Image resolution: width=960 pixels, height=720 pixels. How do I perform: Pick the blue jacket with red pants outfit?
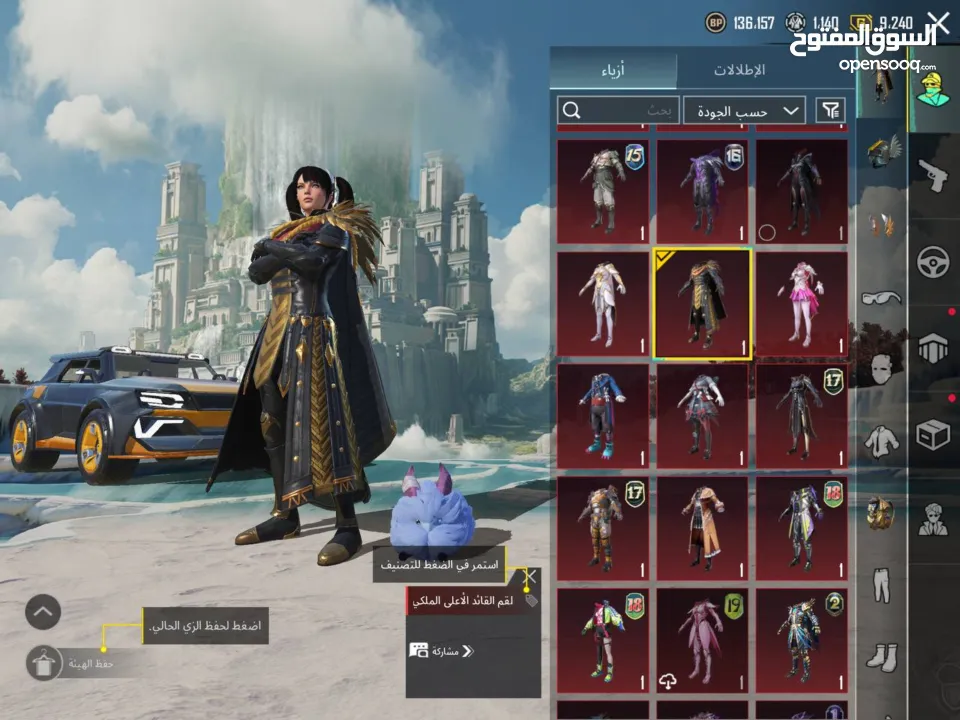[602, 416]
